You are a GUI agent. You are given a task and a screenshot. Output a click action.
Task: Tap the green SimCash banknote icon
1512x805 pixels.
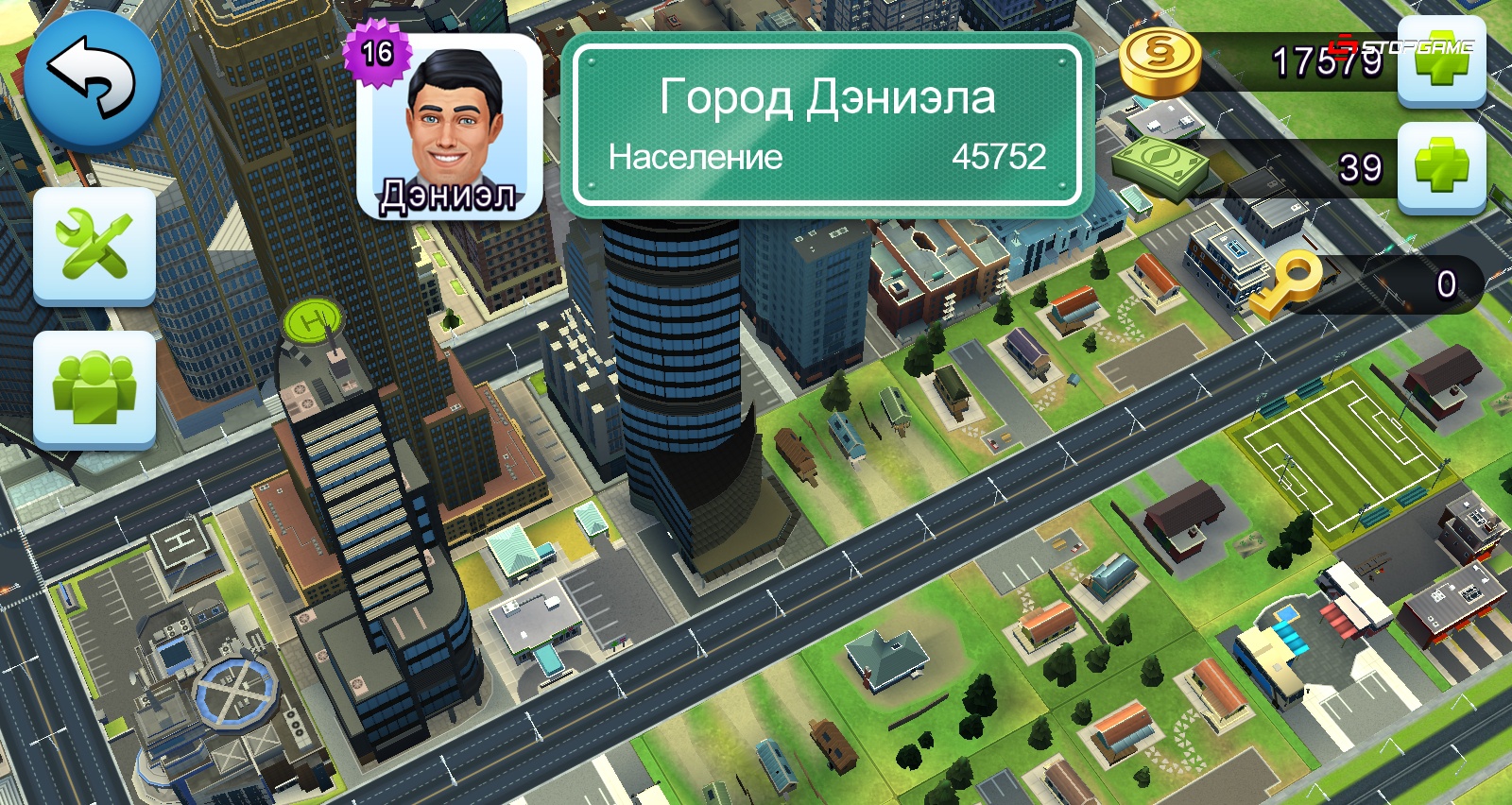click(1164, 163)
